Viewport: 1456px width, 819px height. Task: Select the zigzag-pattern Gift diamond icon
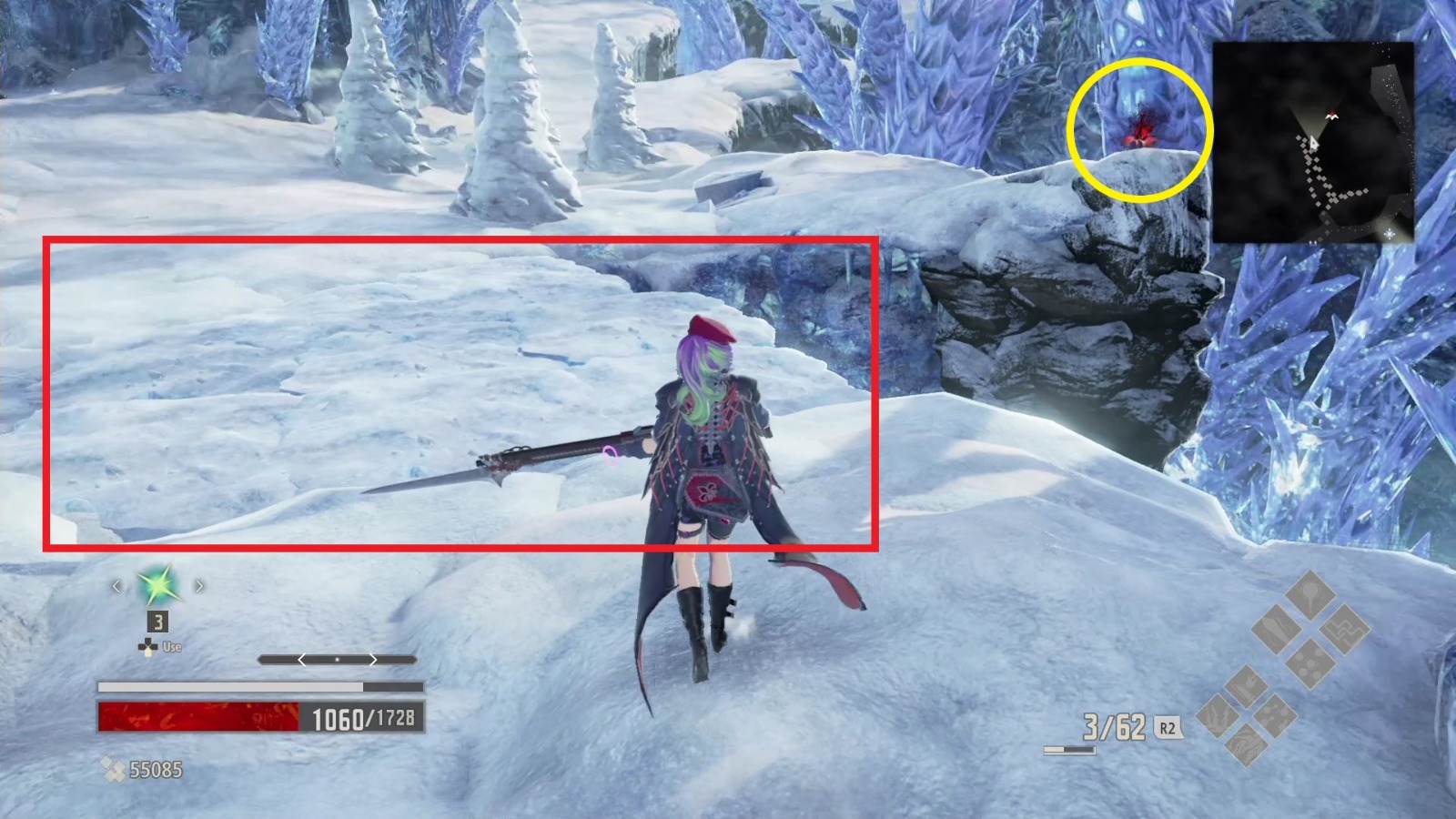click(1347, 632)
